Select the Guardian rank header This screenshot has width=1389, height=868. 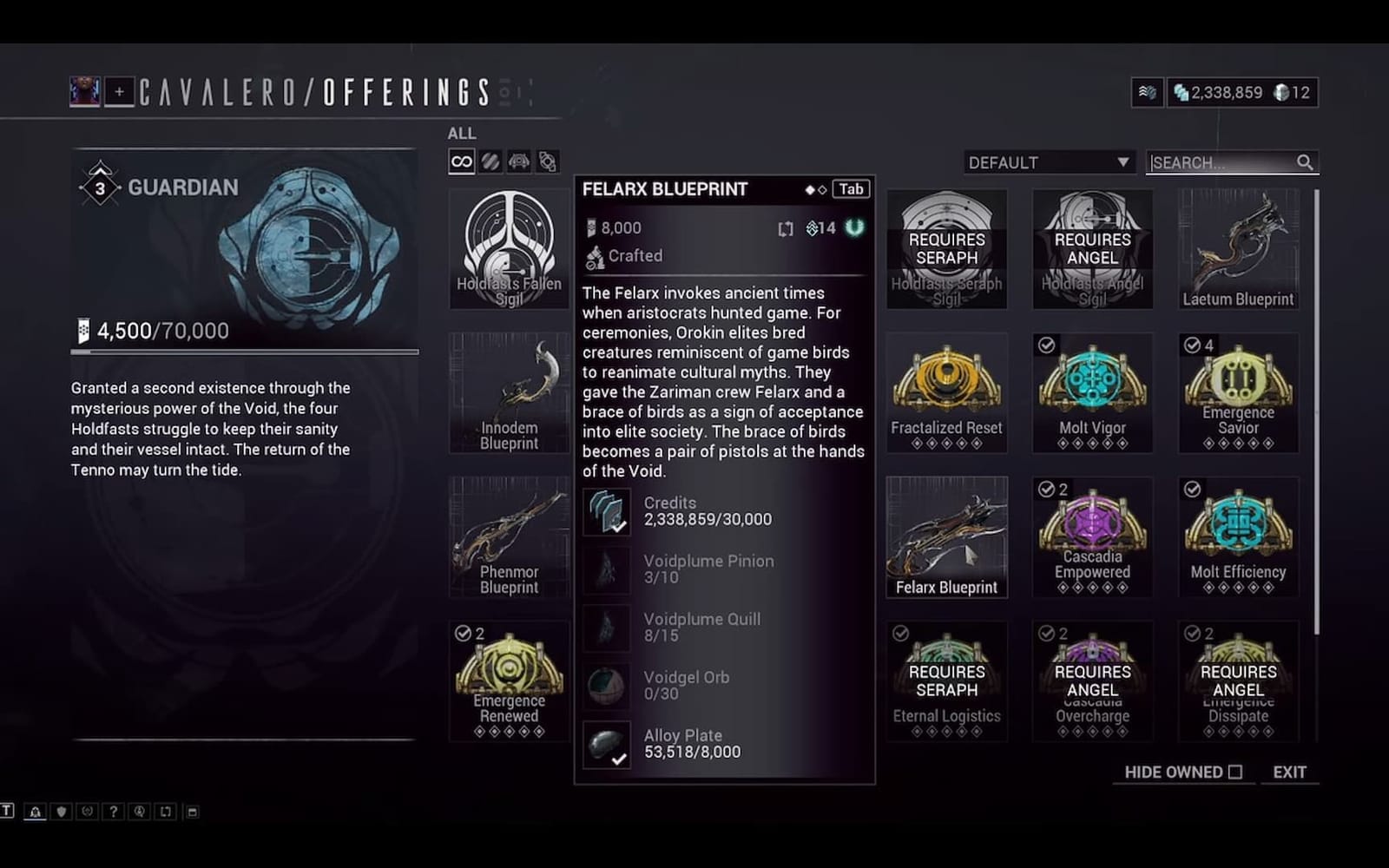click(181, 186)
